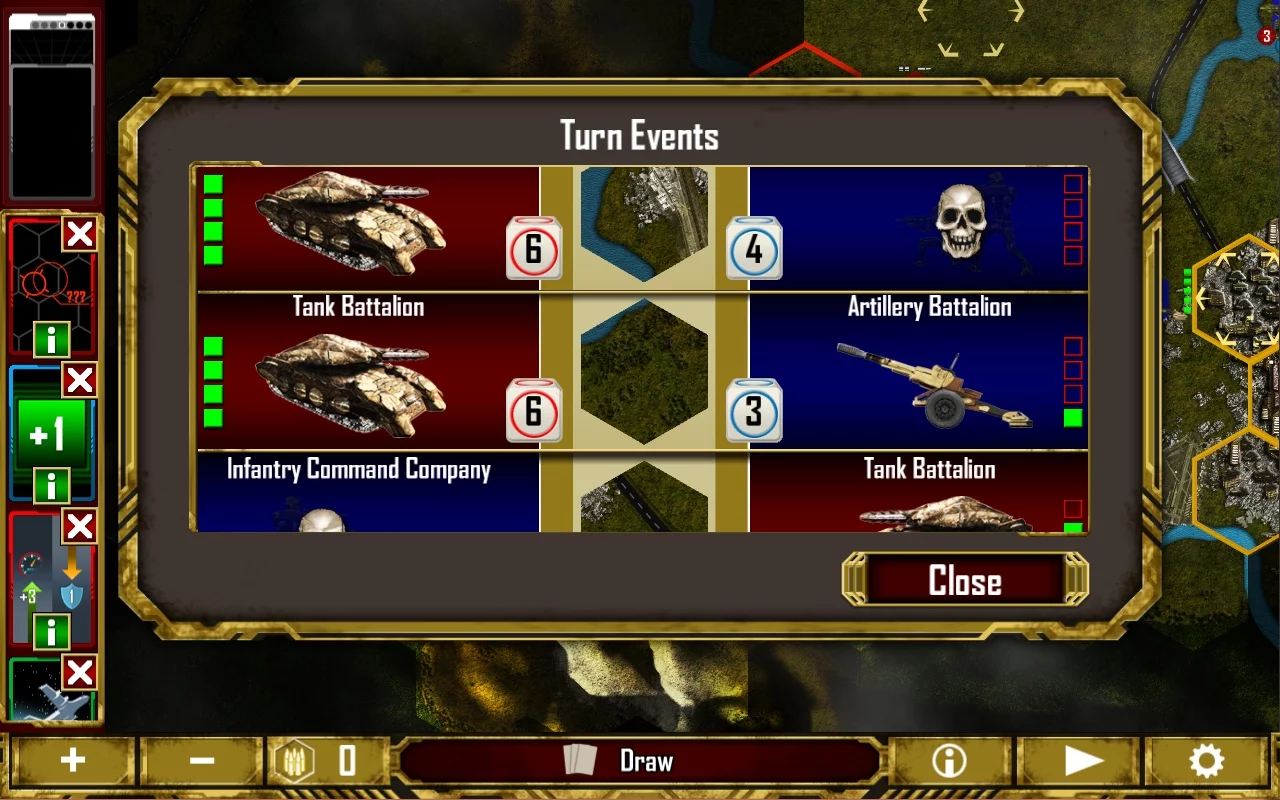Show info for the speed and shield card

[51, 631]
